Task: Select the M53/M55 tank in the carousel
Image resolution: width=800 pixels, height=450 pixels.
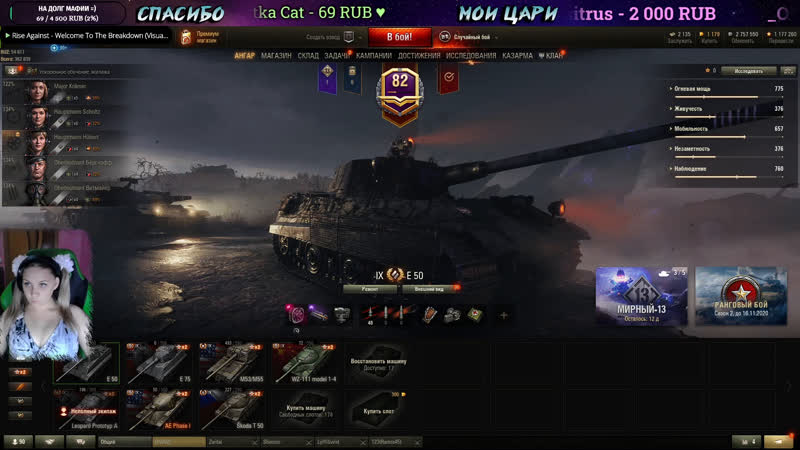Action: click(231, 364)
